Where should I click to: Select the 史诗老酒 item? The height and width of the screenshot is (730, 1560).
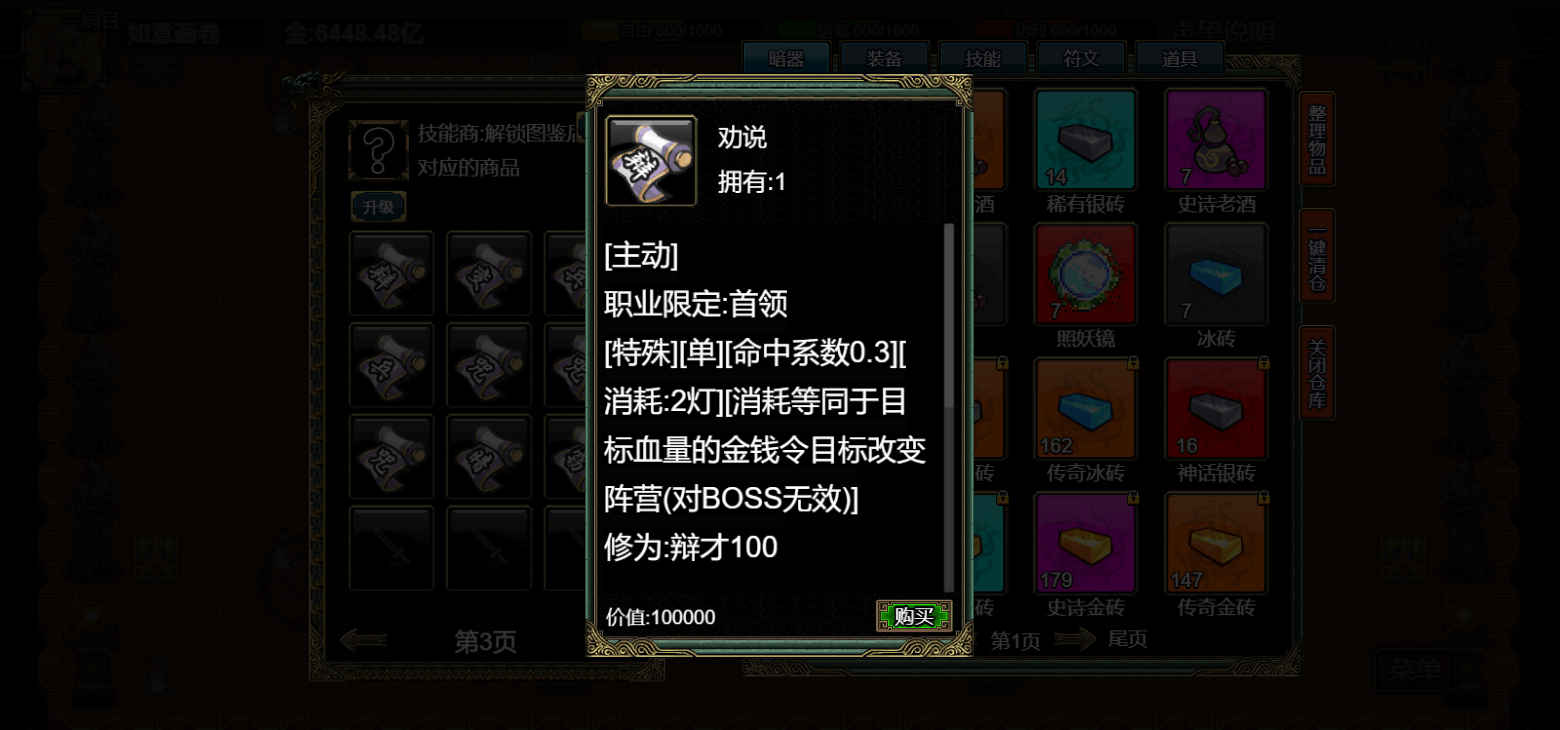(x=1216, y=140)
